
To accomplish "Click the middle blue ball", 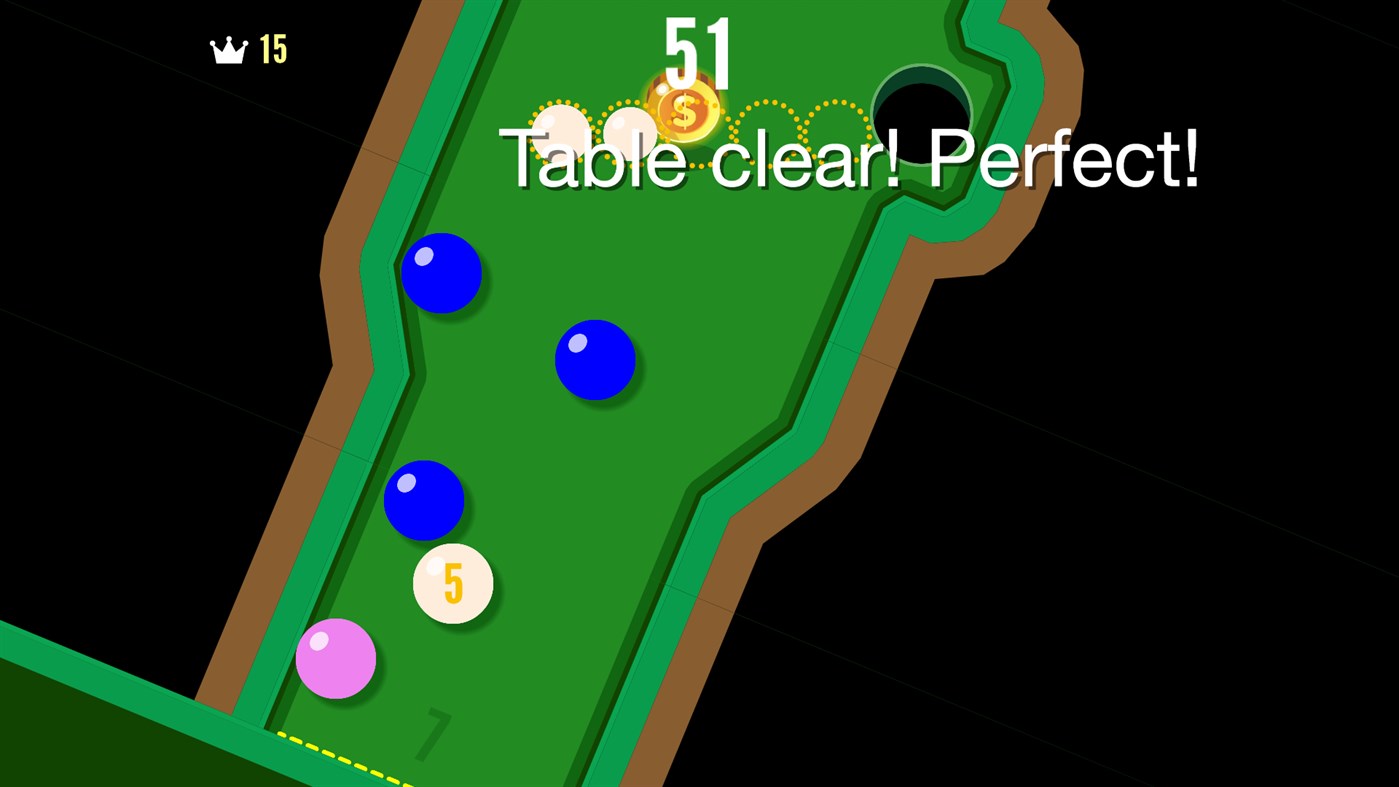I will (594, 357).
